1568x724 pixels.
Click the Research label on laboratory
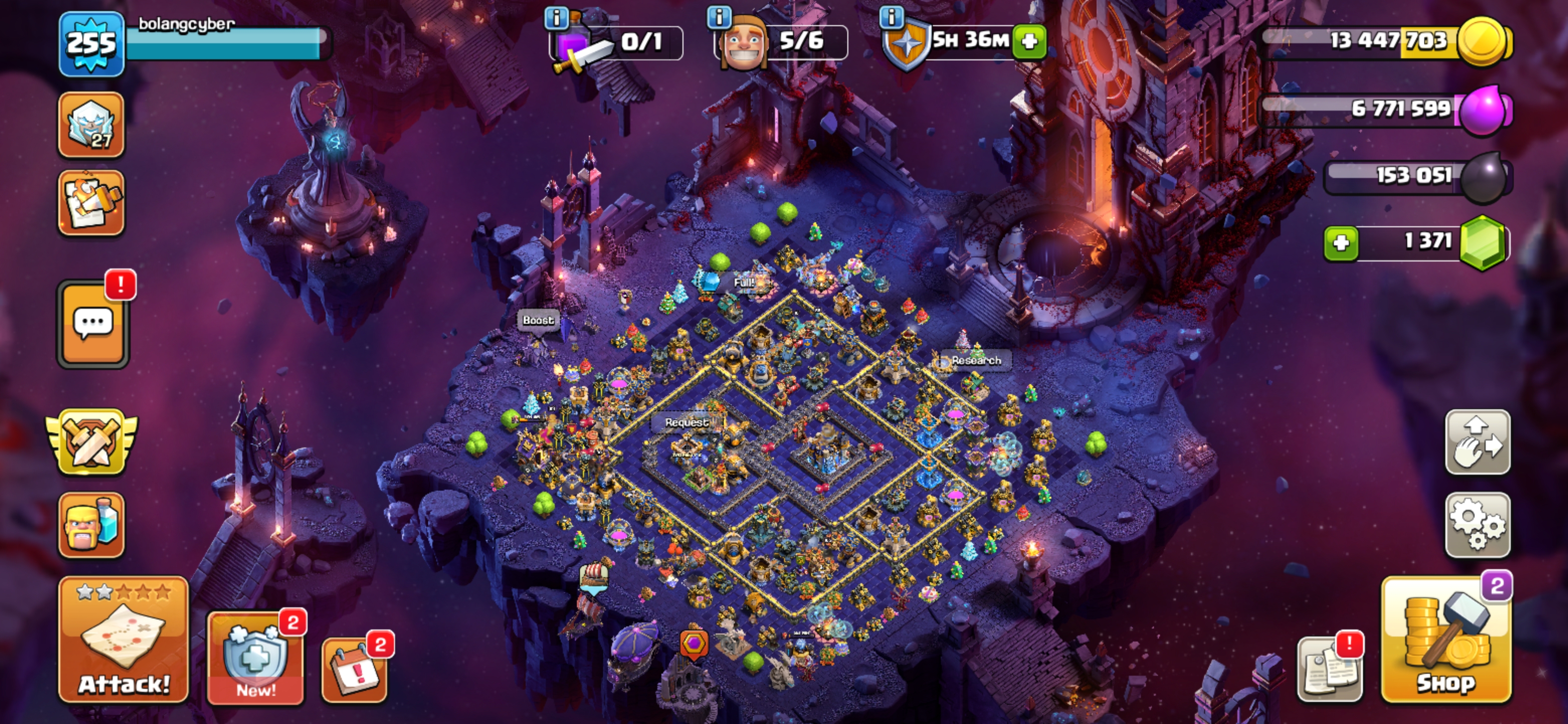click(x=976, y=360)
